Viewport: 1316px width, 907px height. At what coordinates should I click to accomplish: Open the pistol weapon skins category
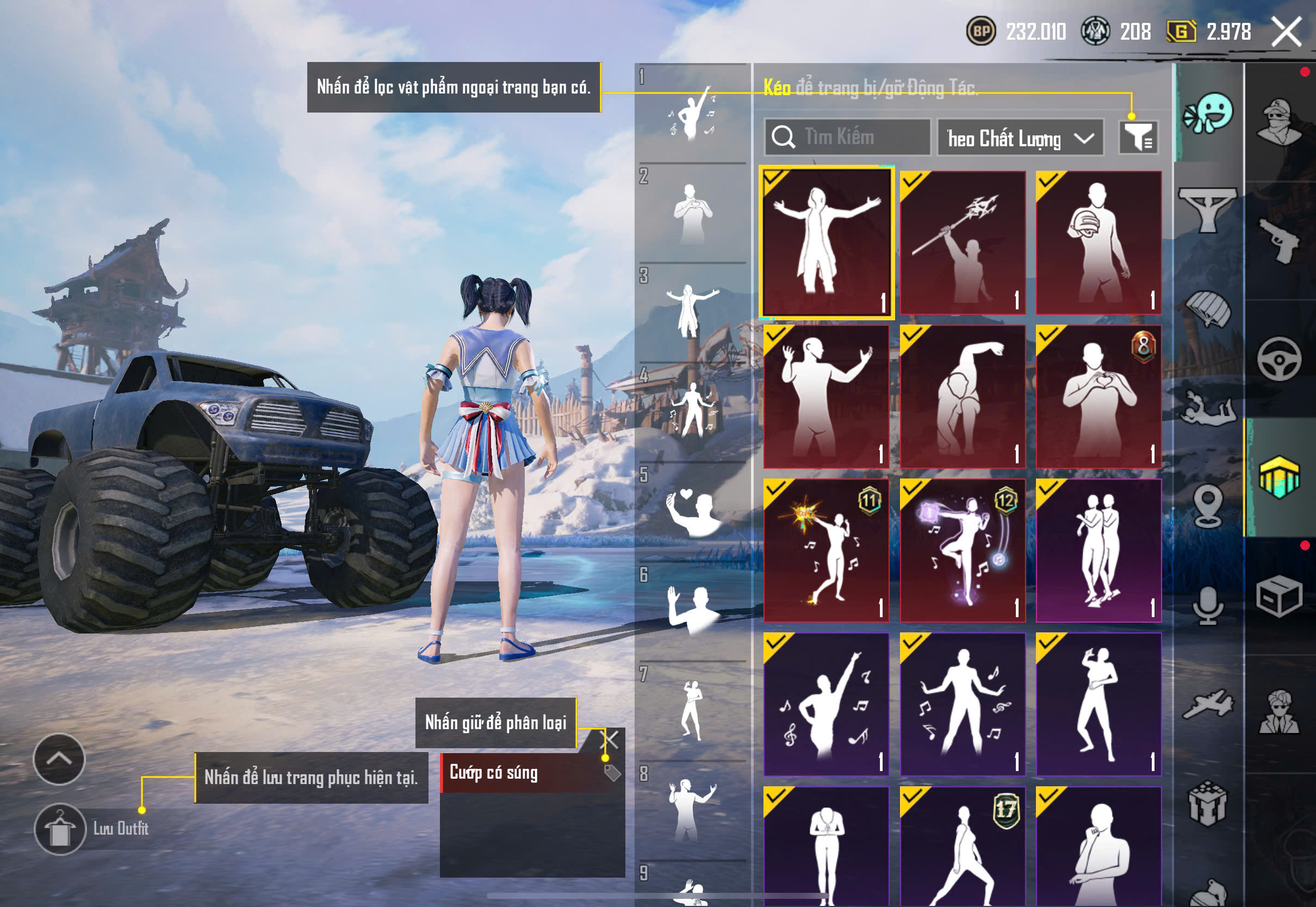click(x=1278, y=240)
